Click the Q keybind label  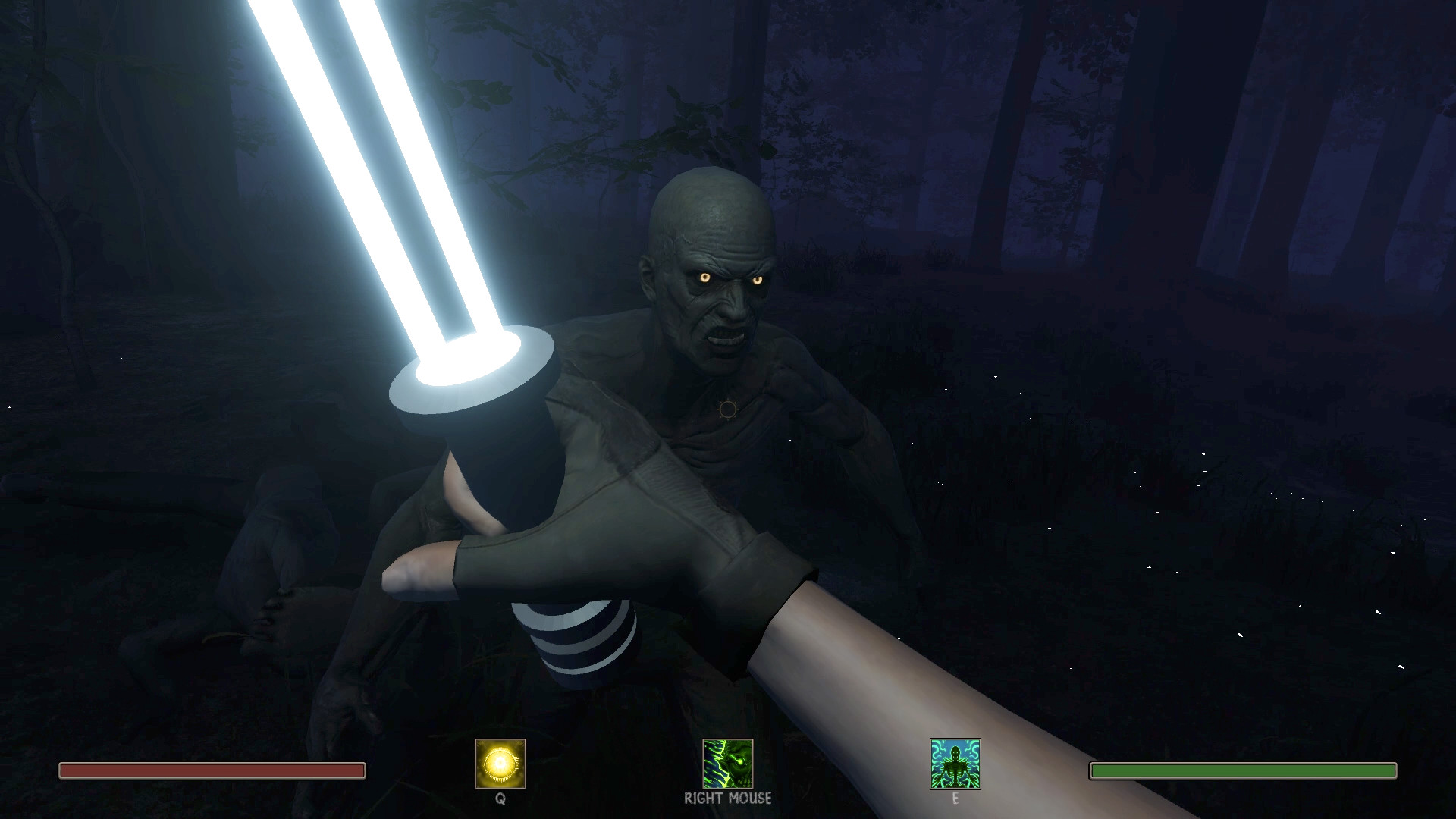pyautogui.click(x=501, y=799)
